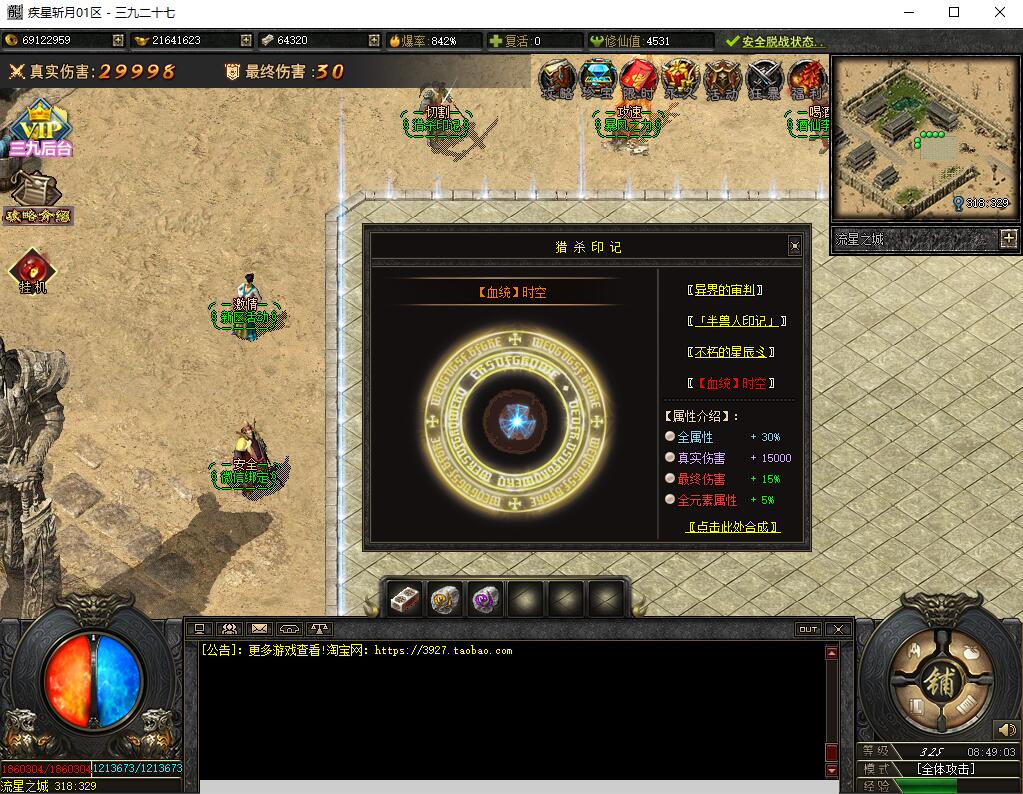
Task: Open the 狂暴 crossed swords icon
Action: (x=765, y=78)
